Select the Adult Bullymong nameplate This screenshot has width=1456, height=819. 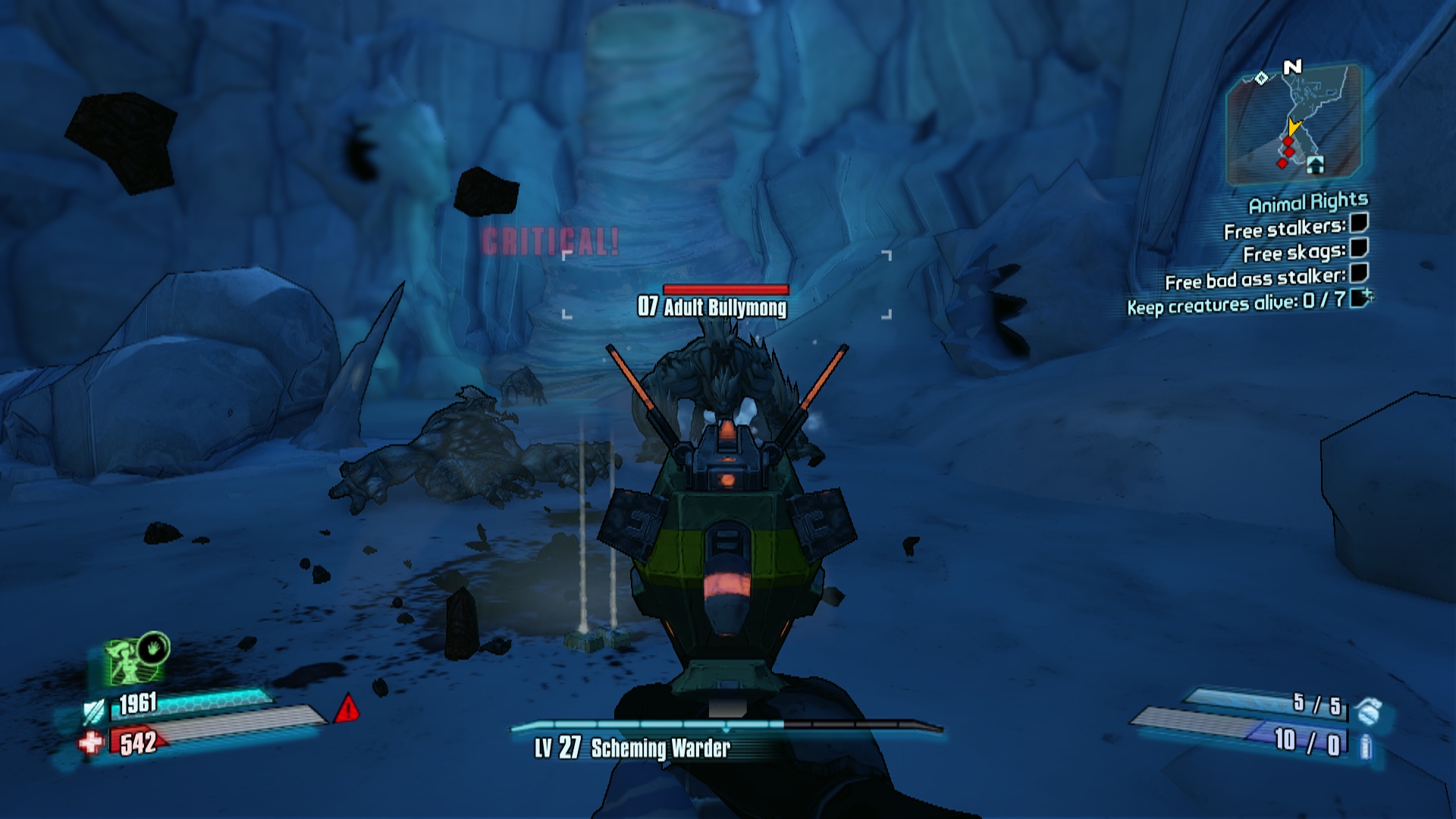[713, 308]
